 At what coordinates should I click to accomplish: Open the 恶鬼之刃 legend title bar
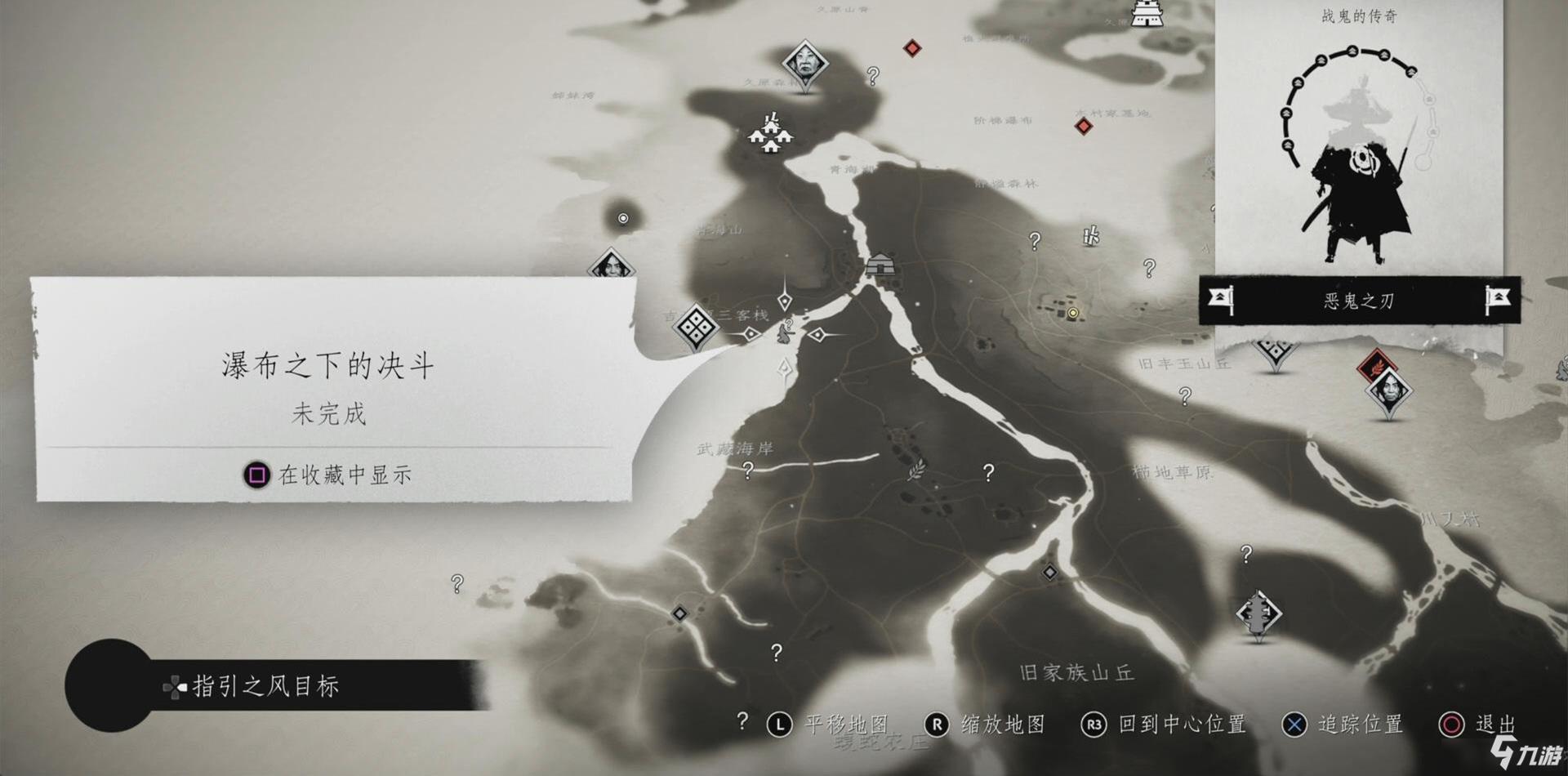coord(1358,301)
